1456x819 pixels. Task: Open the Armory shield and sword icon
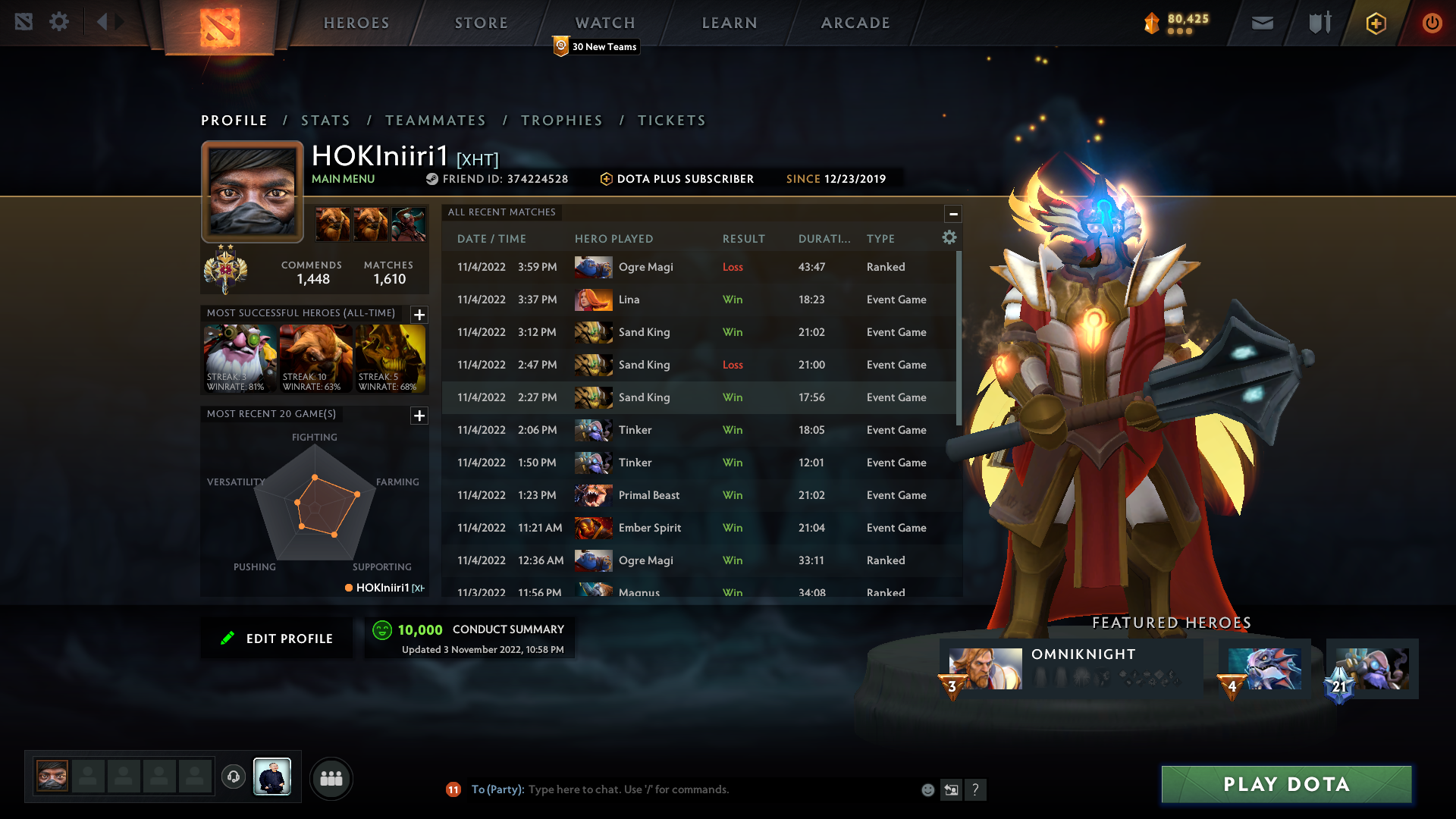(1319, 23)
